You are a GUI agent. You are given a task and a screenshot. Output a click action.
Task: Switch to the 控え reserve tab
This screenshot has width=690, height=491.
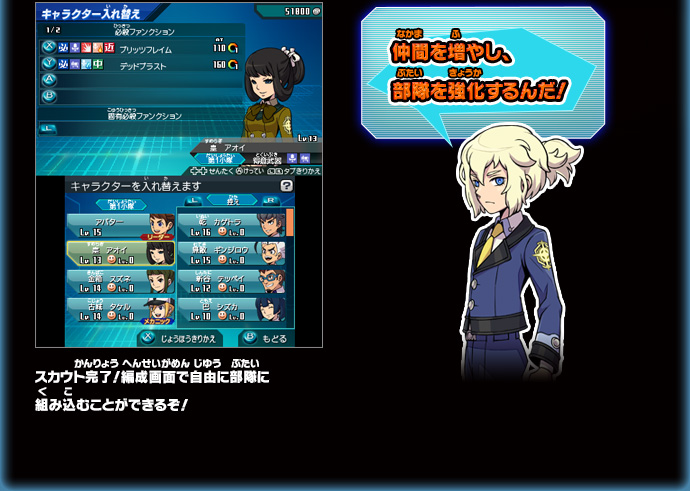point(234,201)
